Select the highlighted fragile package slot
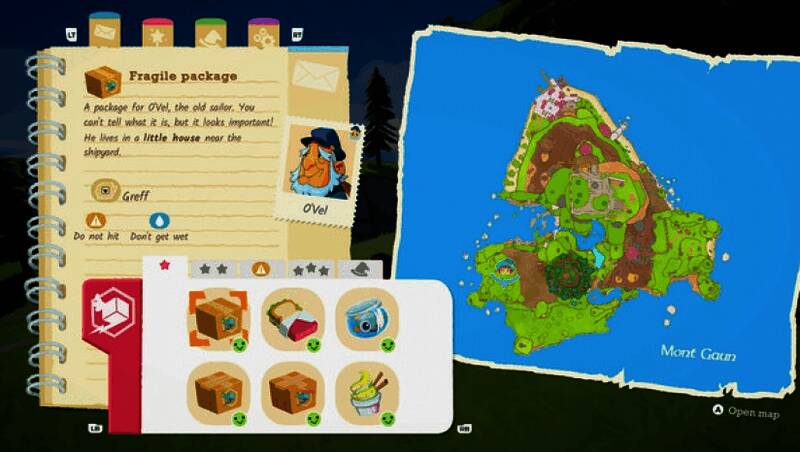The height and width of the screenshot is (452, 800). click(212, 319)
